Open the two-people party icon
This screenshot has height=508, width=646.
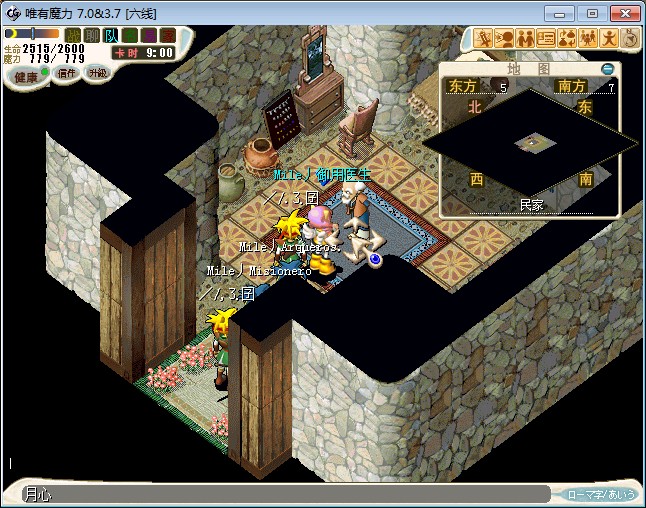(526, 39)
